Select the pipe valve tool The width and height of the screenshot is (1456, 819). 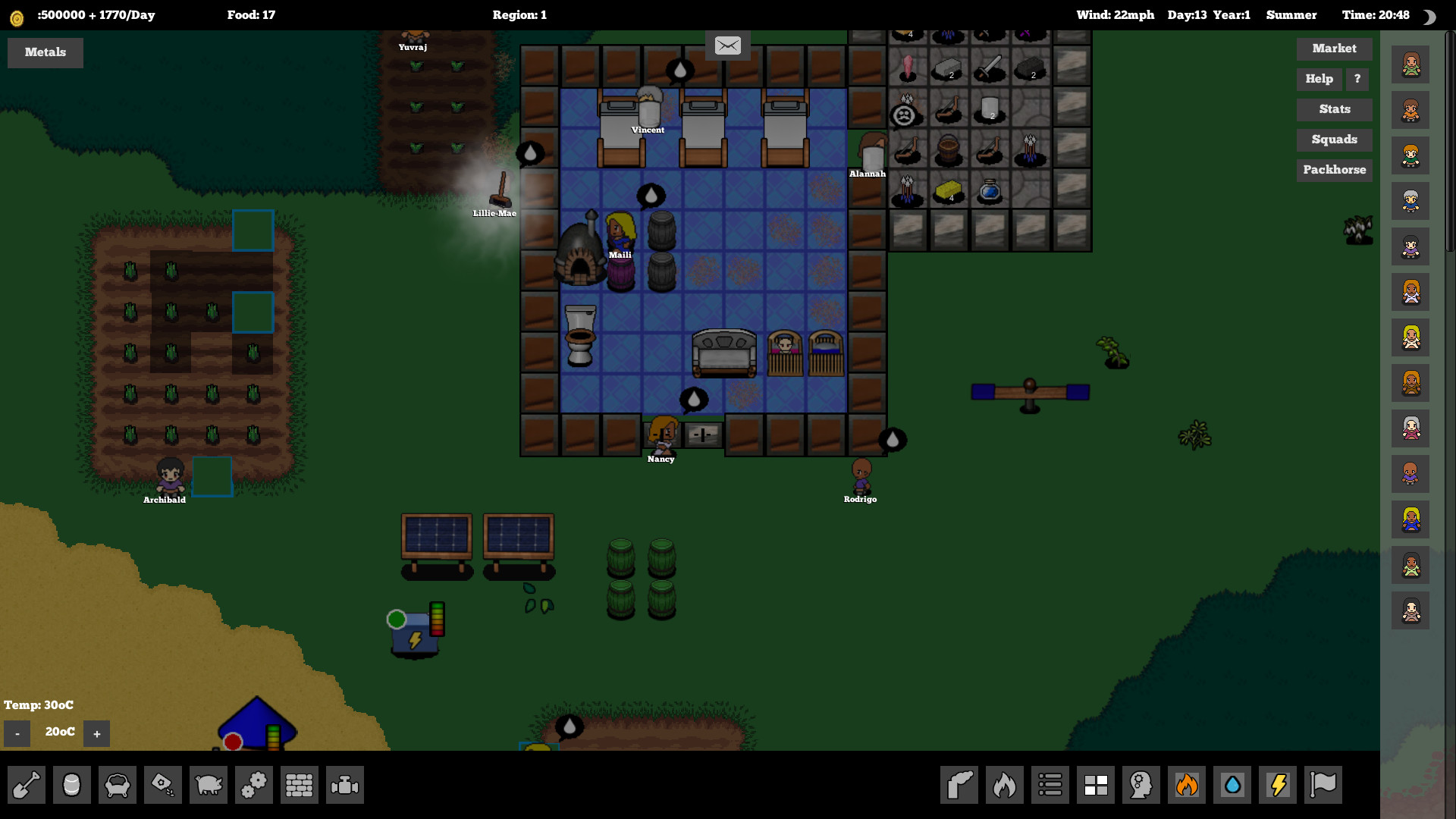[345, 785]
